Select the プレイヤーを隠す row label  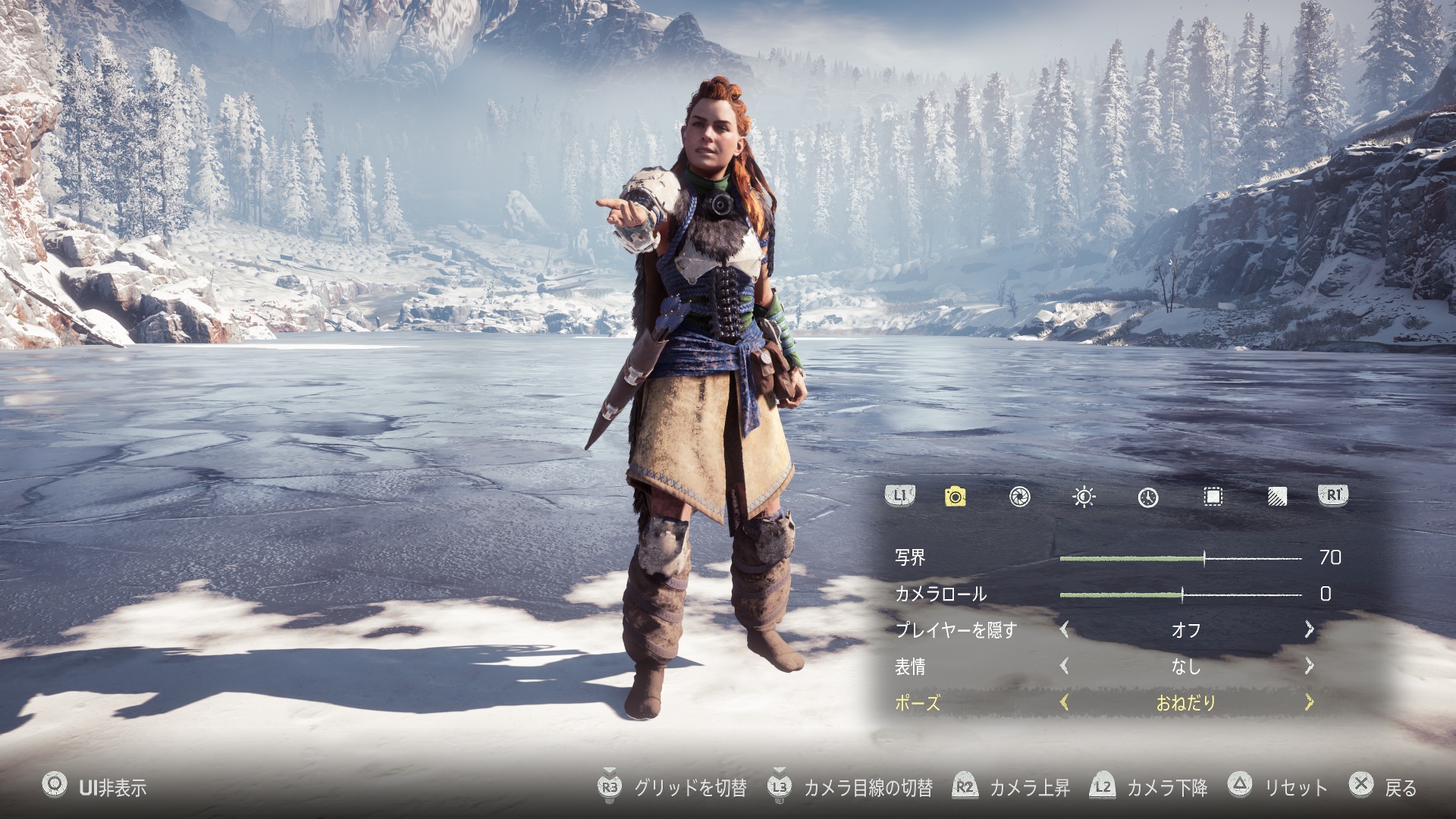coord(955,630)
